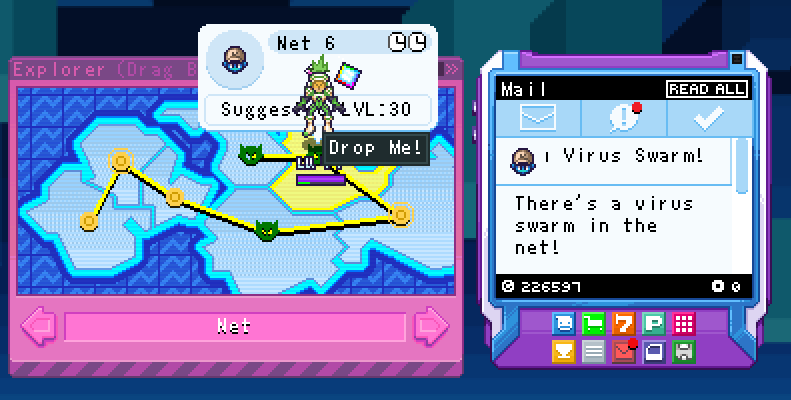The width and height of the screenshot is (791, 400).
Task: Go to the previous map with left arrow
Action: coord(39,326)
